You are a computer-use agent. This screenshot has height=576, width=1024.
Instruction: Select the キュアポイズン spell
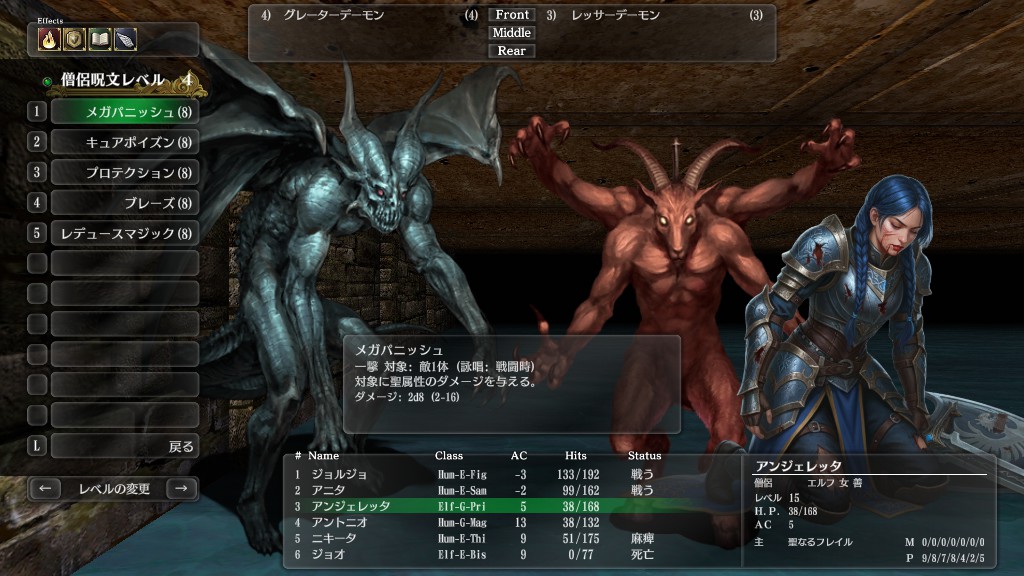click(124, 142)
